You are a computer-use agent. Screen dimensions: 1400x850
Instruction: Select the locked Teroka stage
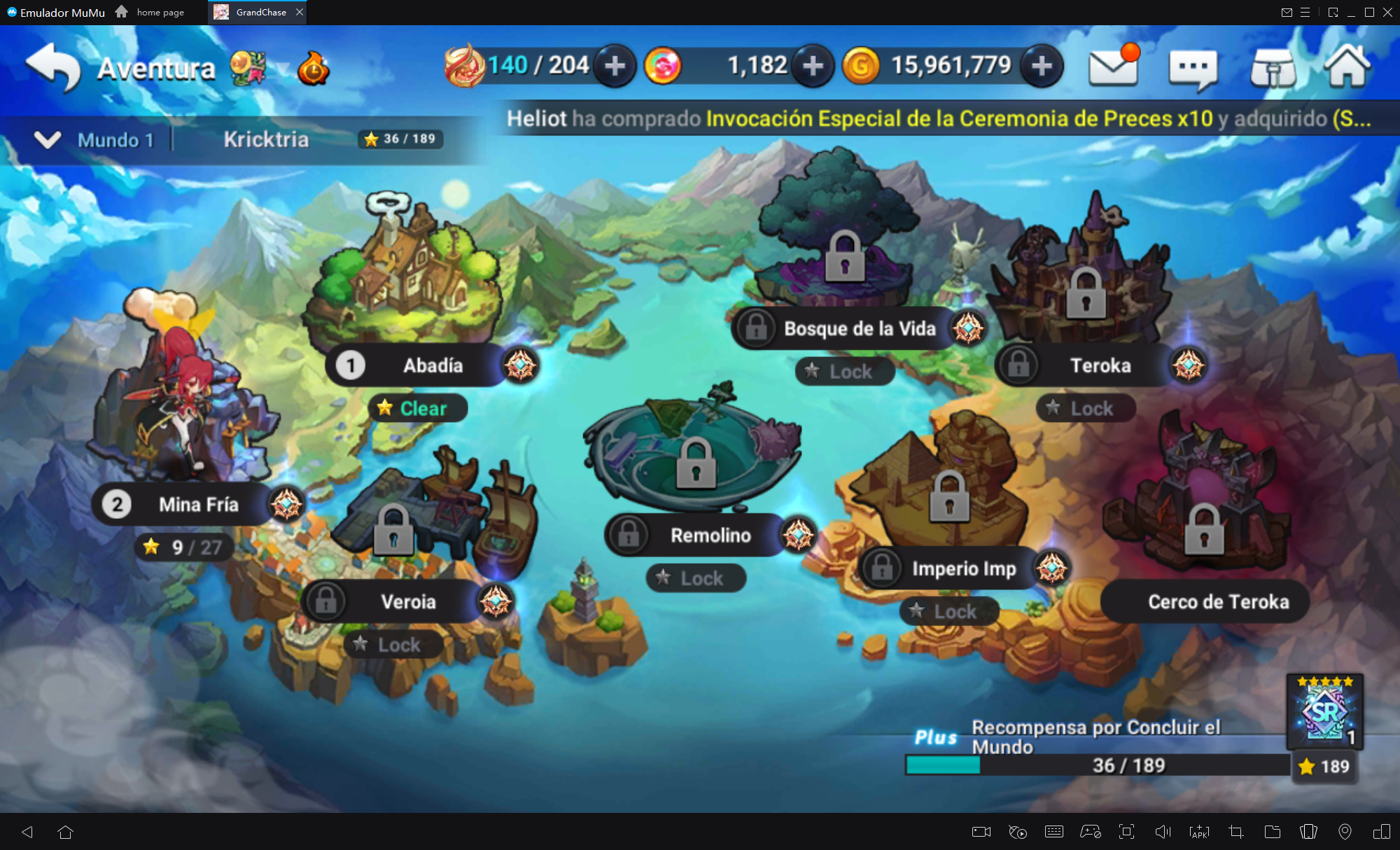pyautogui.click(x=1100, y=365)
